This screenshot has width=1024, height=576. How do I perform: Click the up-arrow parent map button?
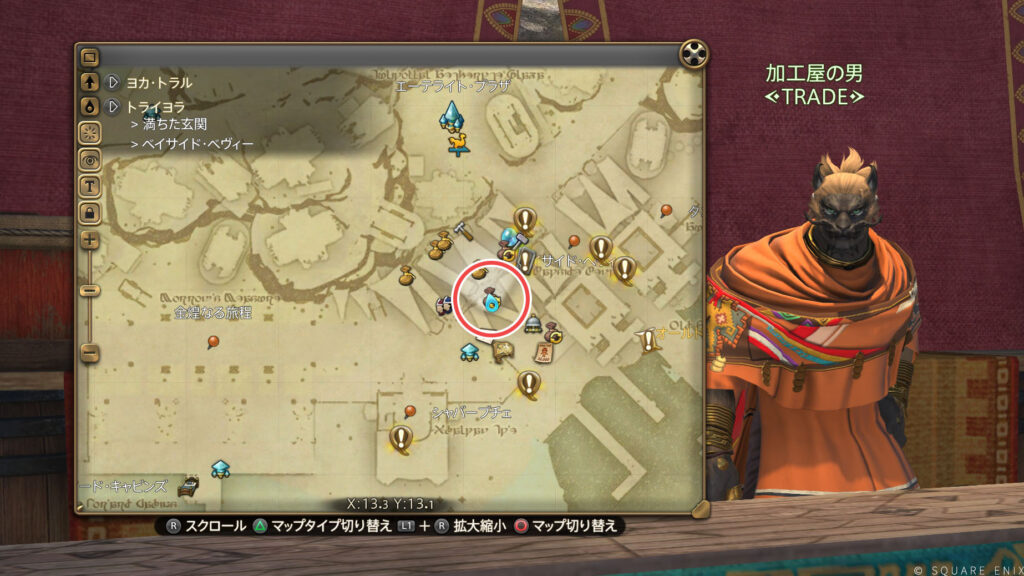pos(90,83)
